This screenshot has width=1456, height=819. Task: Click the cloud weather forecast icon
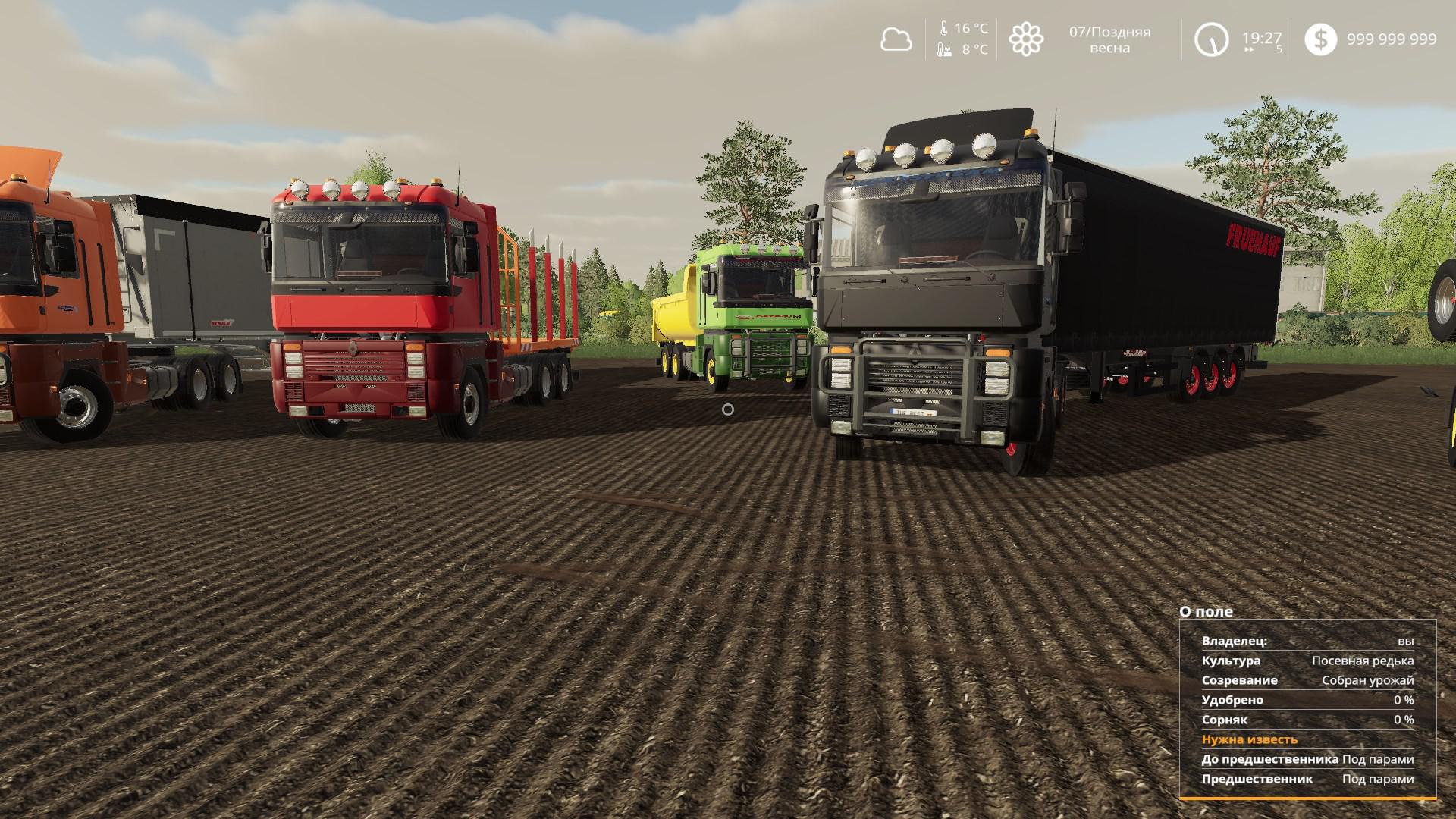tap(896, 39)
